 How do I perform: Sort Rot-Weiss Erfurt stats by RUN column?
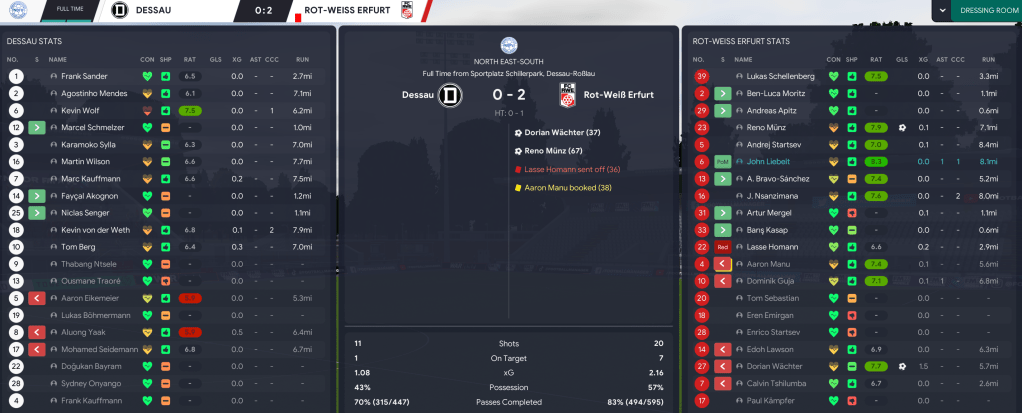coord(986,59)
